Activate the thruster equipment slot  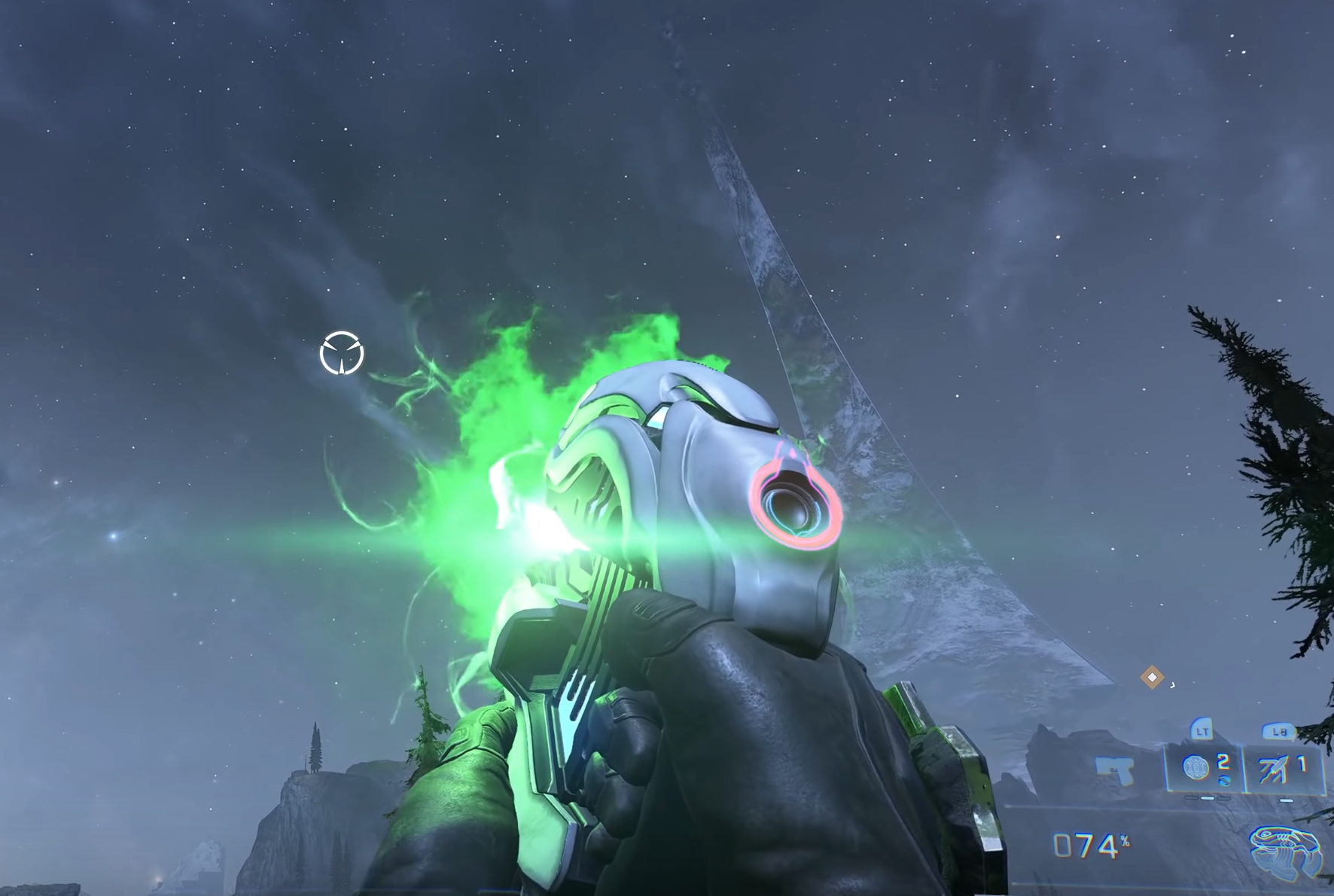tap(1284, 769)
